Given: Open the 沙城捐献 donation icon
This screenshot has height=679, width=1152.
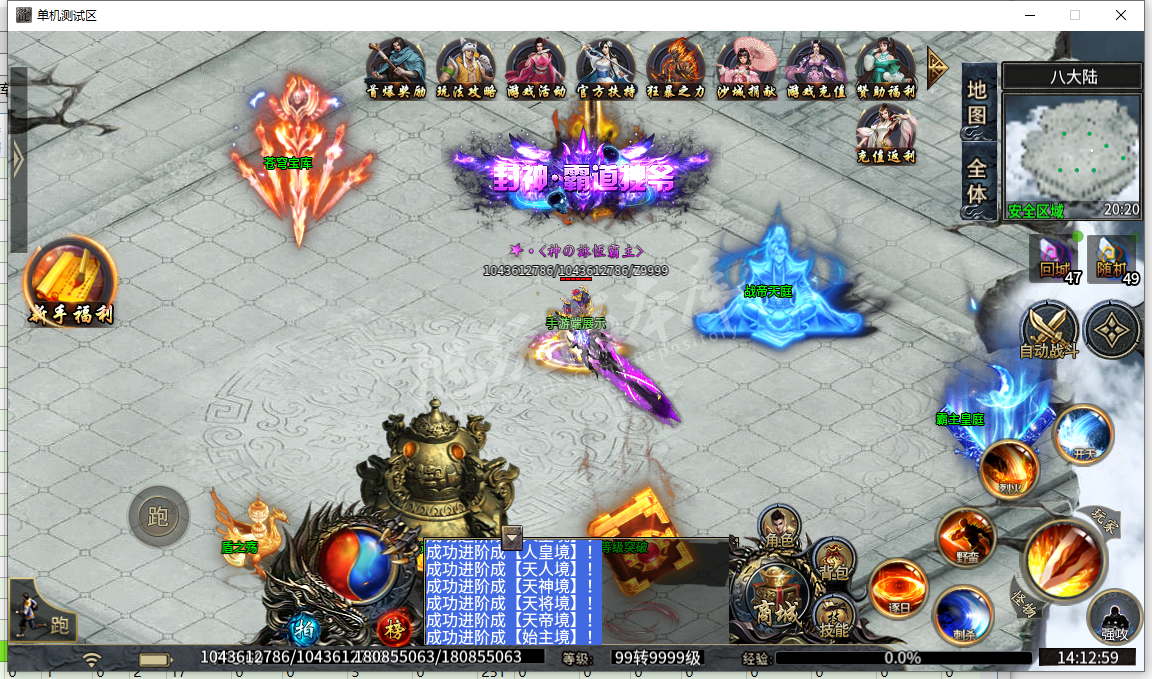Looking at the screenshot, I should coord(747,67).
